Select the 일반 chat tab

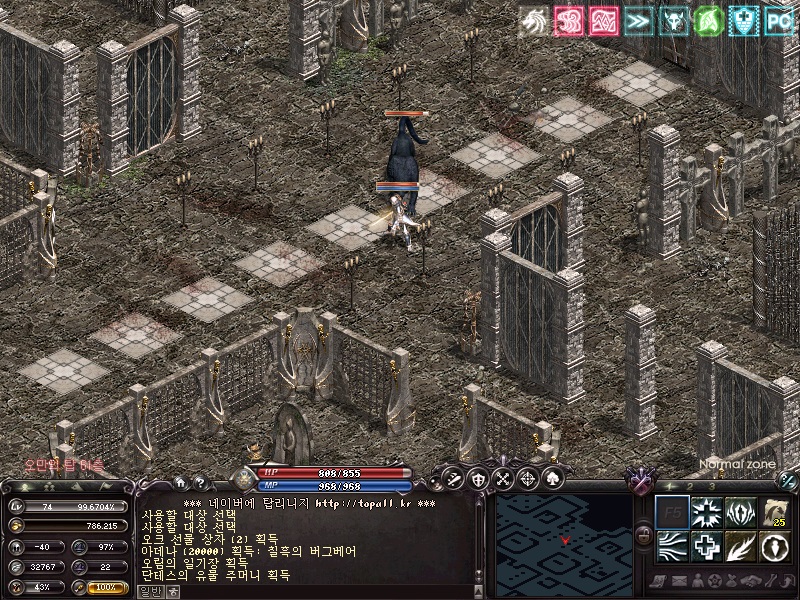149,591
